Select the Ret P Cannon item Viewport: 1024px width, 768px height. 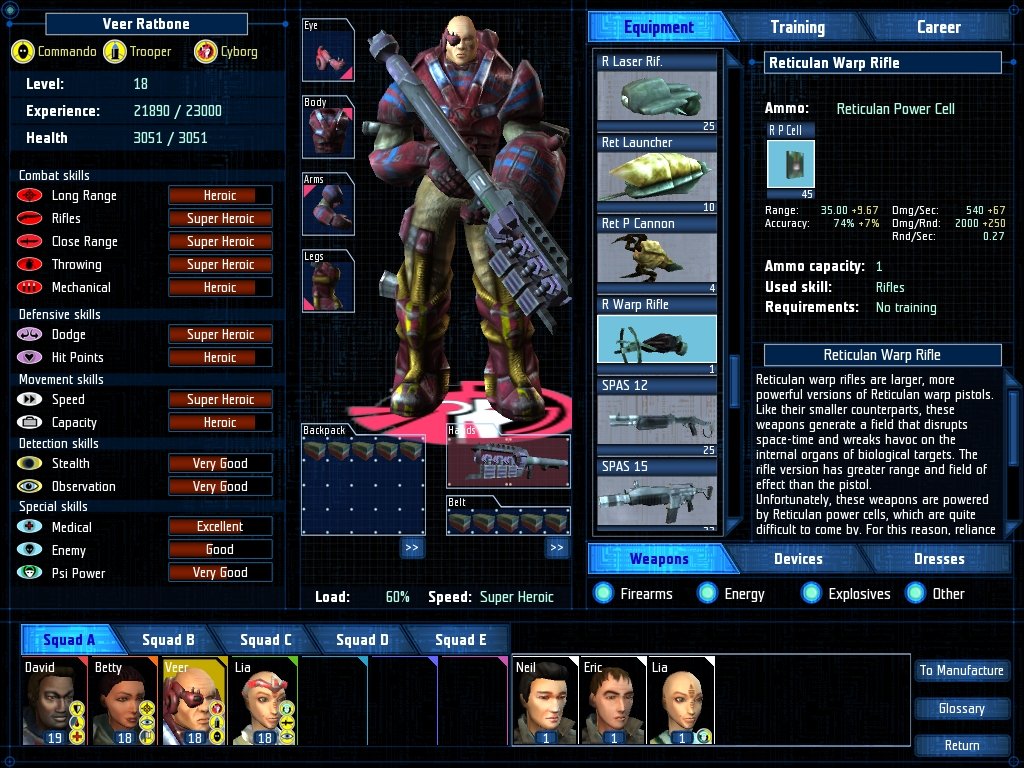(x=657, y=255)
